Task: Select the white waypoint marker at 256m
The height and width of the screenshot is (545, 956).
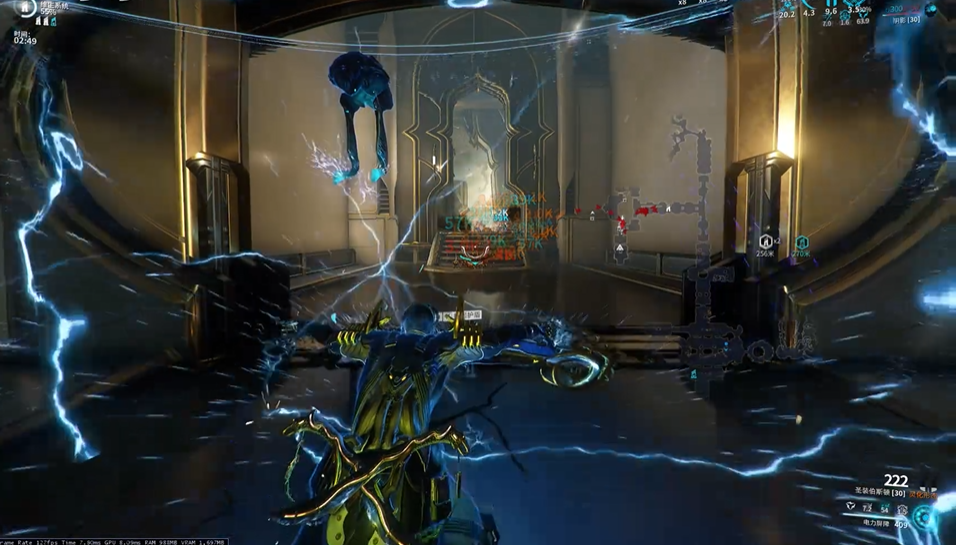Action: point(765,241)
